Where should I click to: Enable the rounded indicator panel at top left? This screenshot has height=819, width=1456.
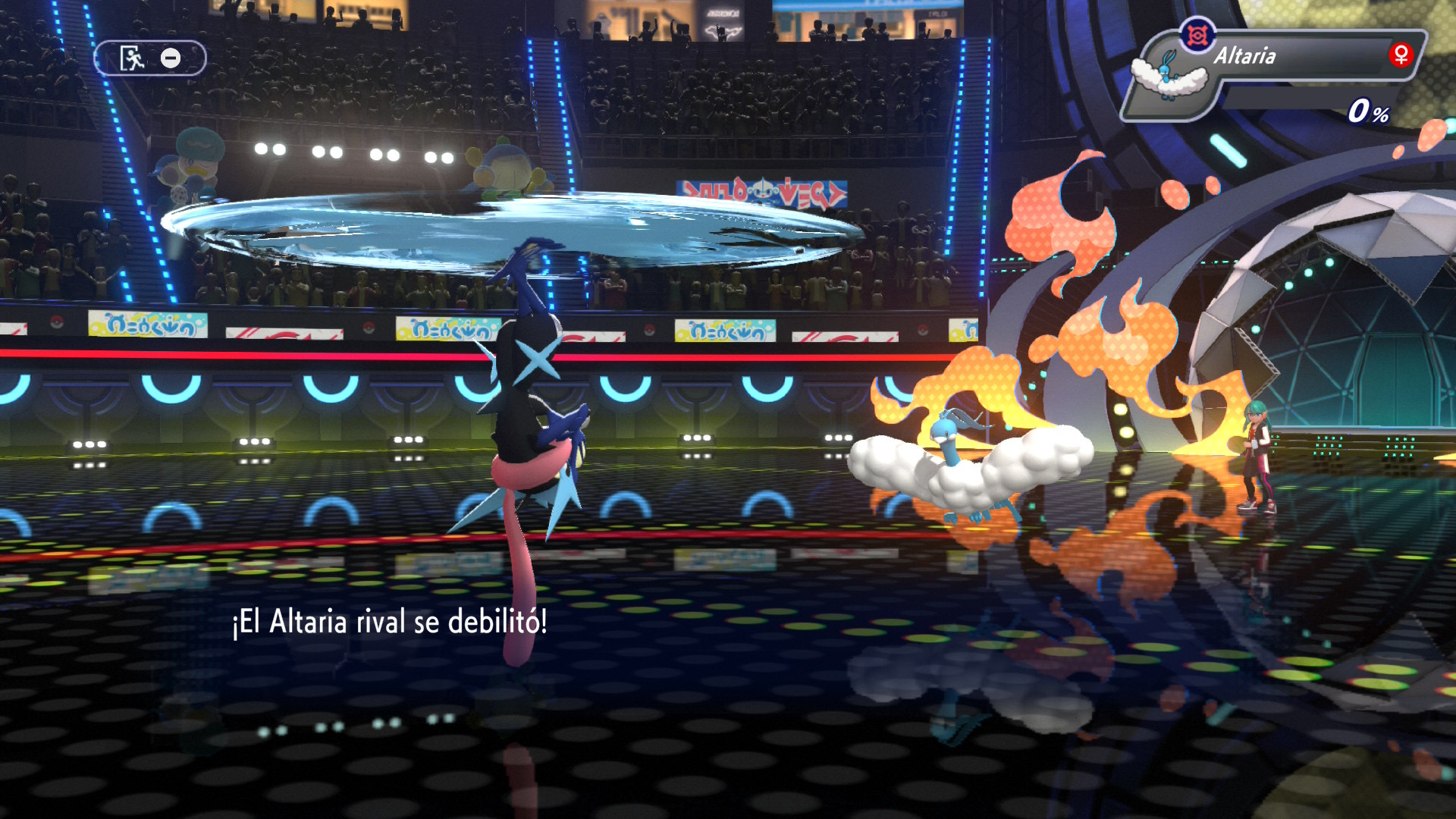[x=150, y=55]
